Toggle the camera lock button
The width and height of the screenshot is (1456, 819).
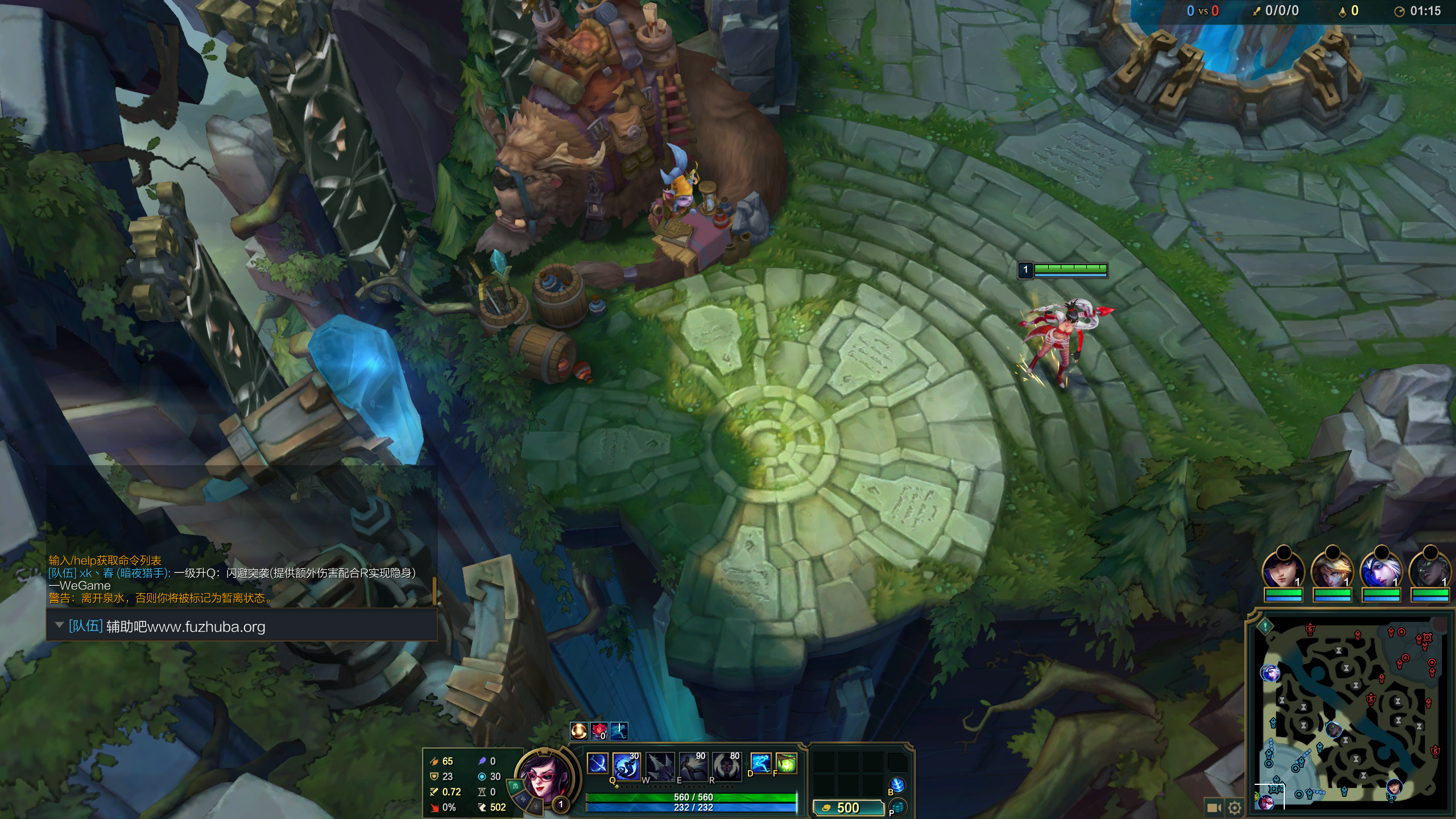pos(1214,808)
